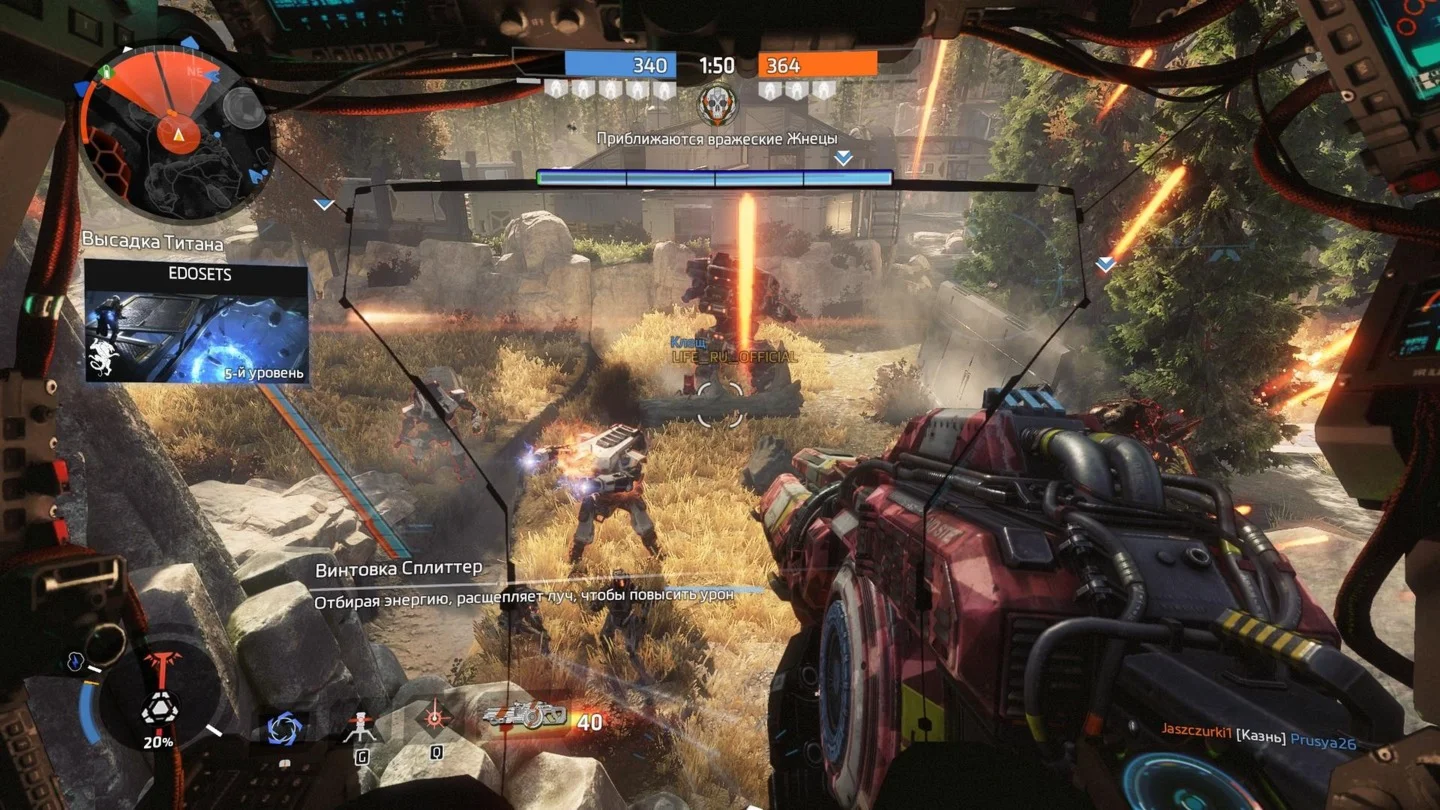Select the small blue dash energy icon
This screenshot has width=1440, height=810.
coord(73,660)
